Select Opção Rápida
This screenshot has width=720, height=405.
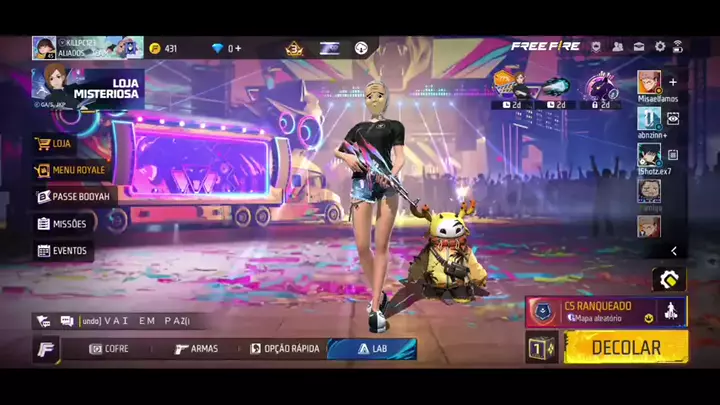coord(285,349)
